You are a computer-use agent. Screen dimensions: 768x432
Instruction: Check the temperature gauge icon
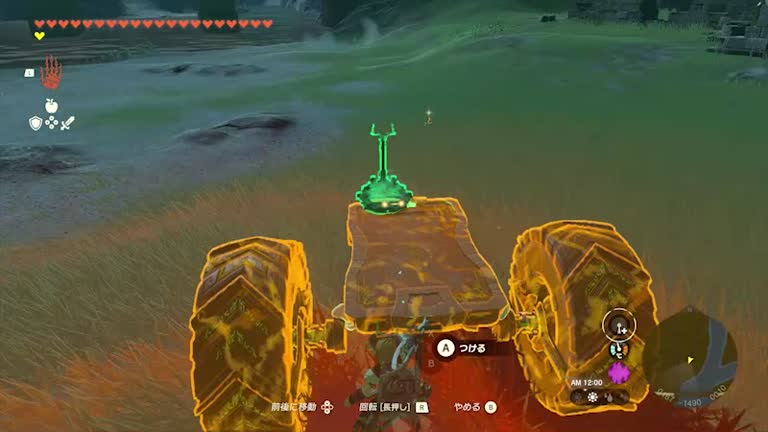point(617,351)
